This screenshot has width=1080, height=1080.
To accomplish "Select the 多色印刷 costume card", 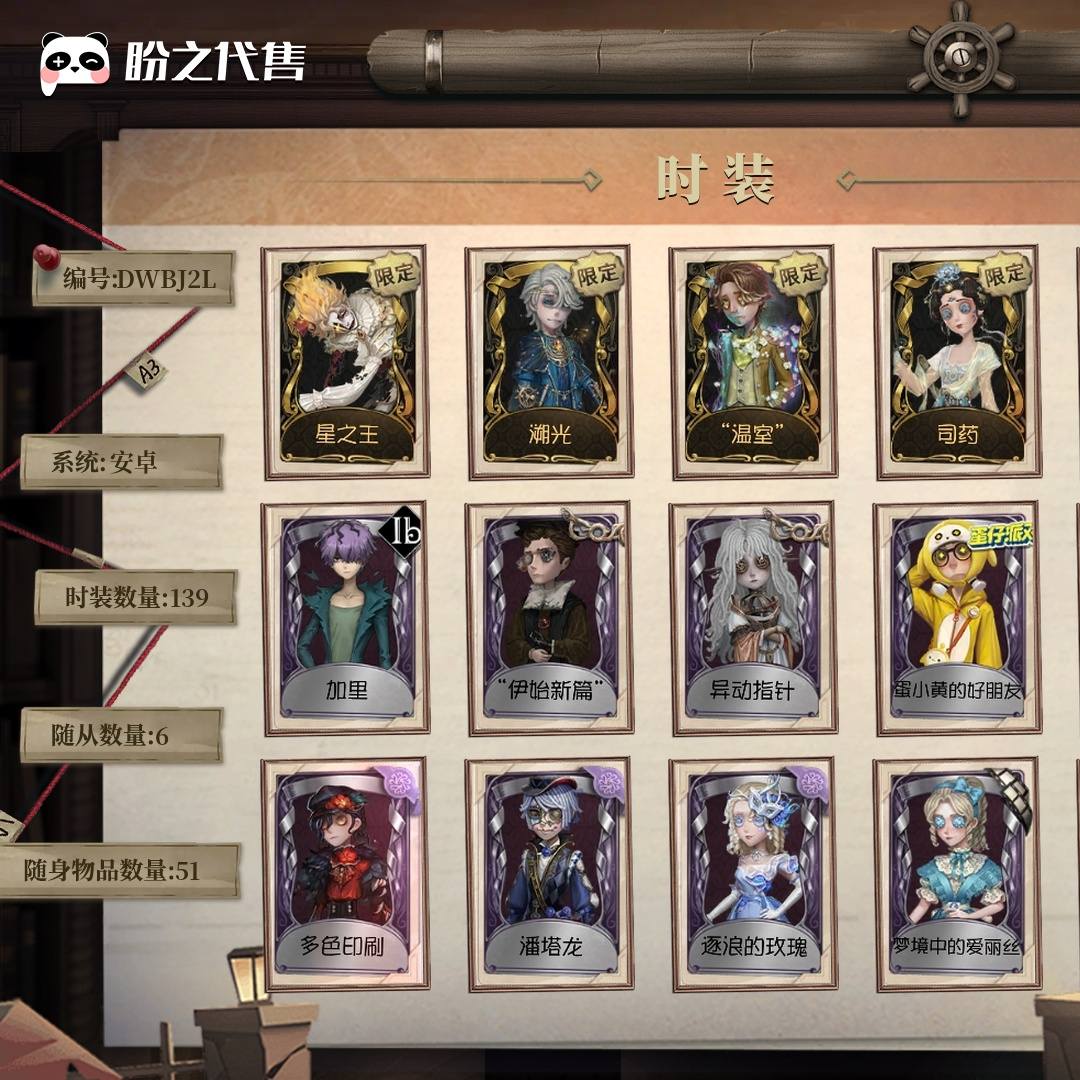I will pyautogui.click(x=345, y=874).
